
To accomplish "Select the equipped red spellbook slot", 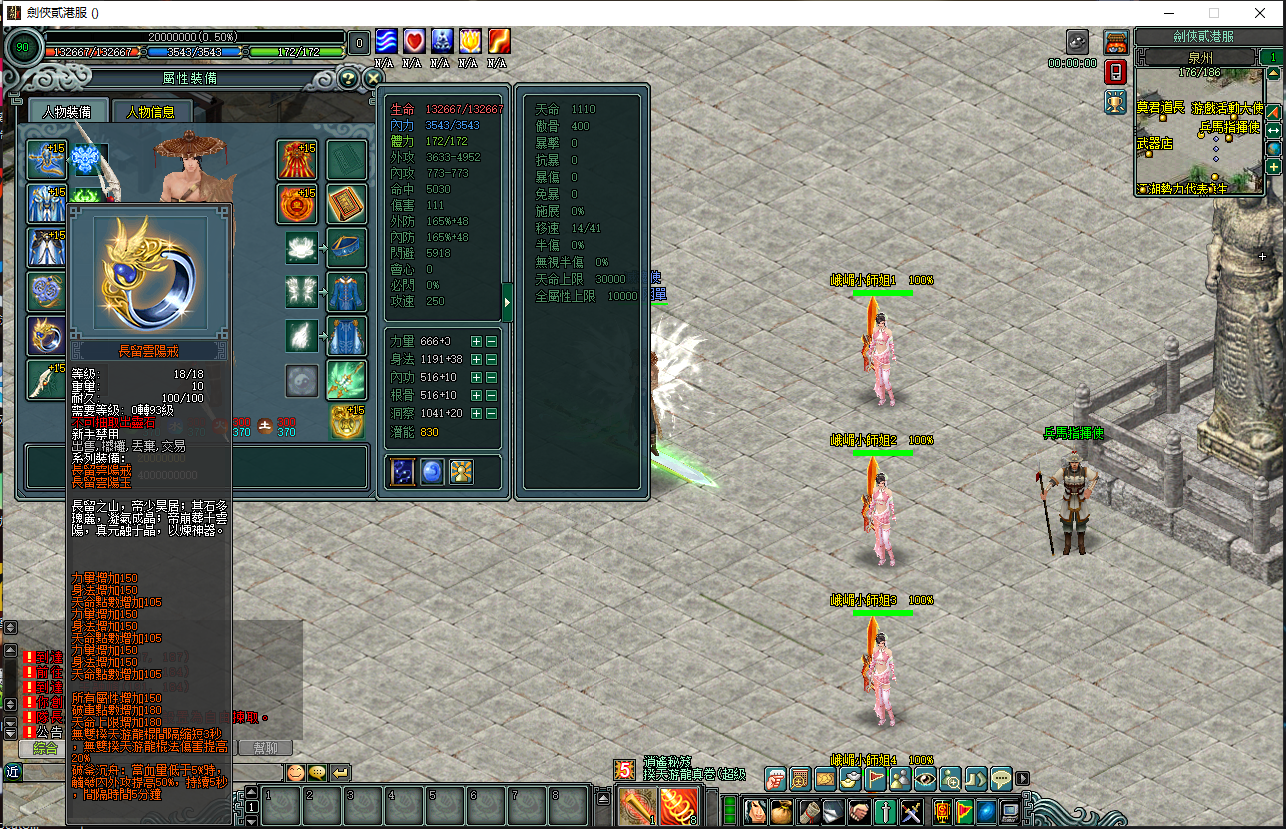I will click(346, 203).
